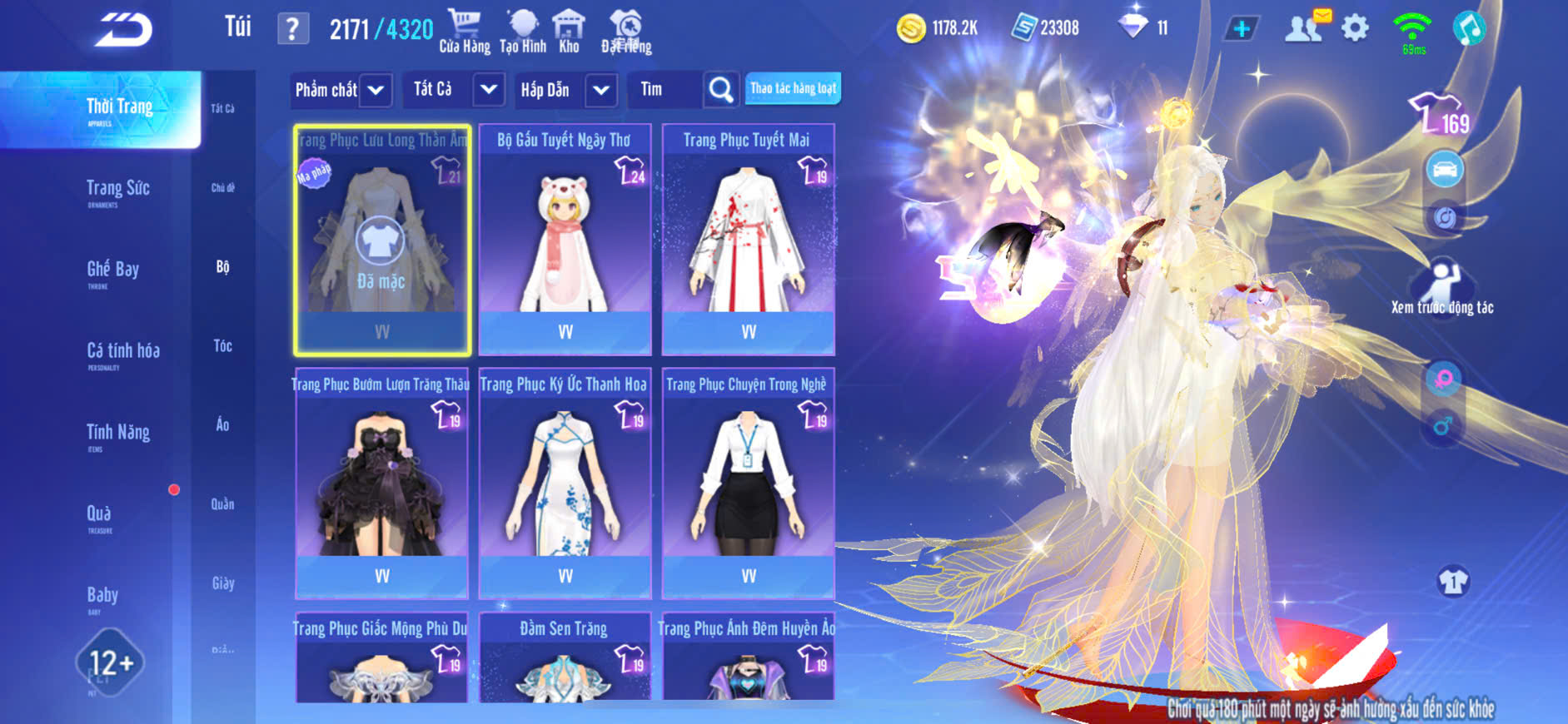The height and width of the screenshot is (724, 1568).
Task: Click Xem trước động tác preview
Action: pos(1442,290)
